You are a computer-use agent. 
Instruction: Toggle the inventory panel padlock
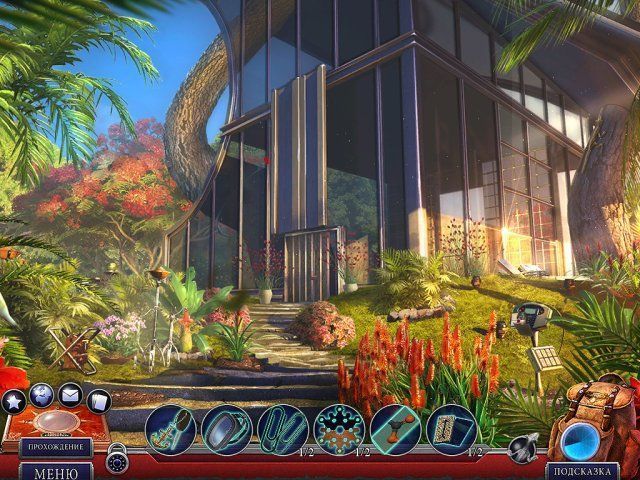118,456
